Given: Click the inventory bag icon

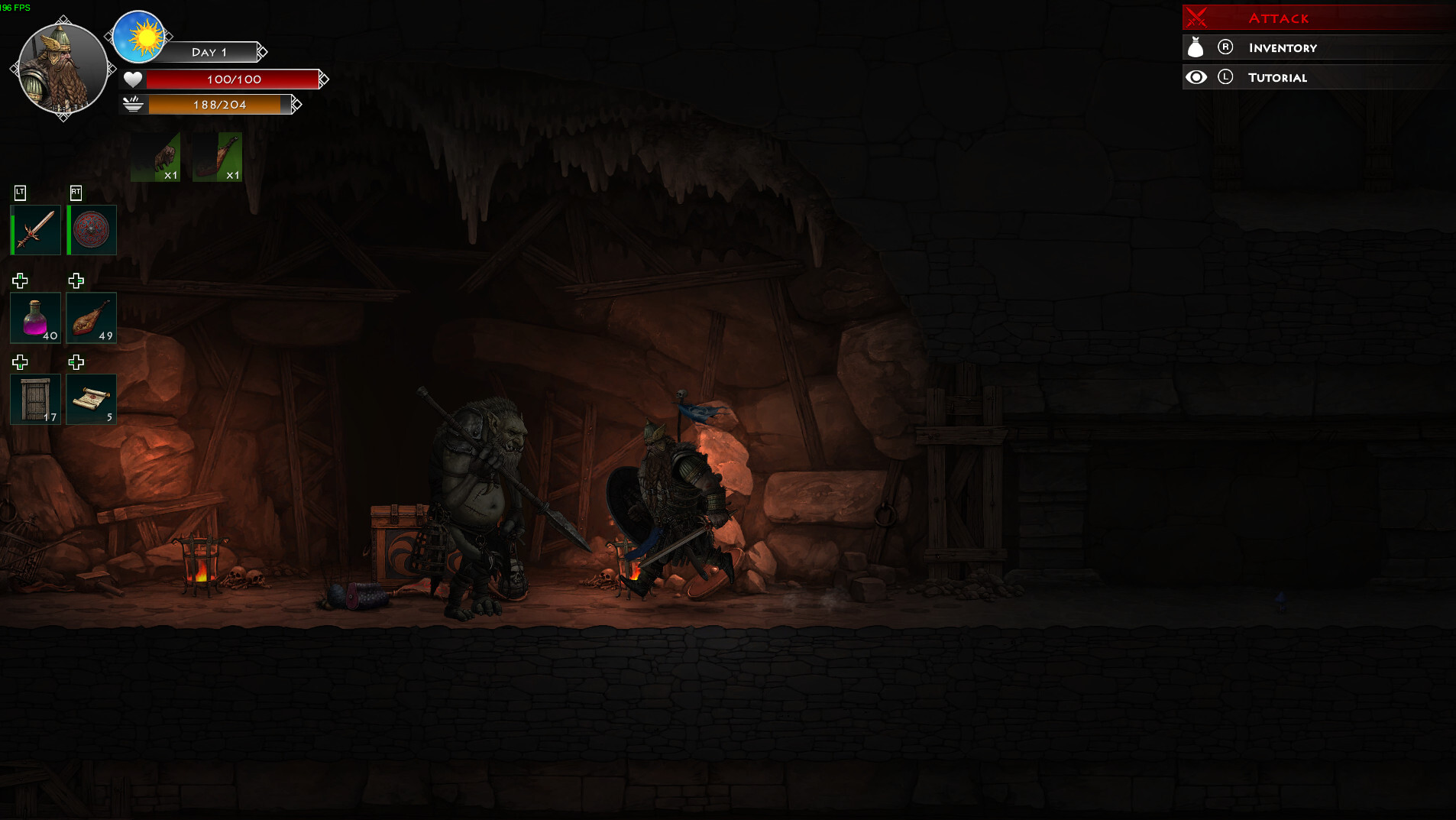Looking at the screenshot, I should (x=1197, y=47).
